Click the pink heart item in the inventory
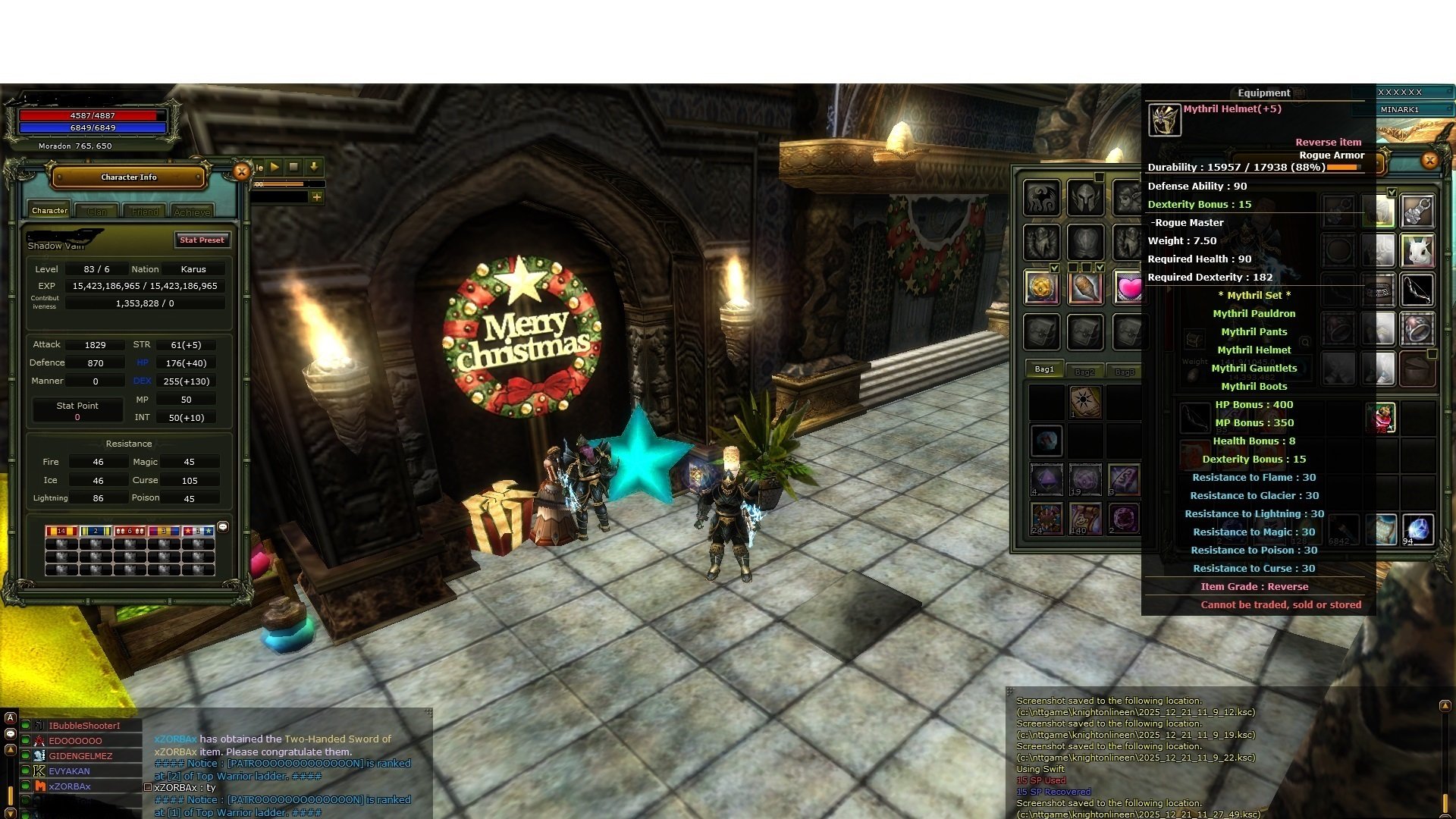1456x819 pixels. [1129, 287]
